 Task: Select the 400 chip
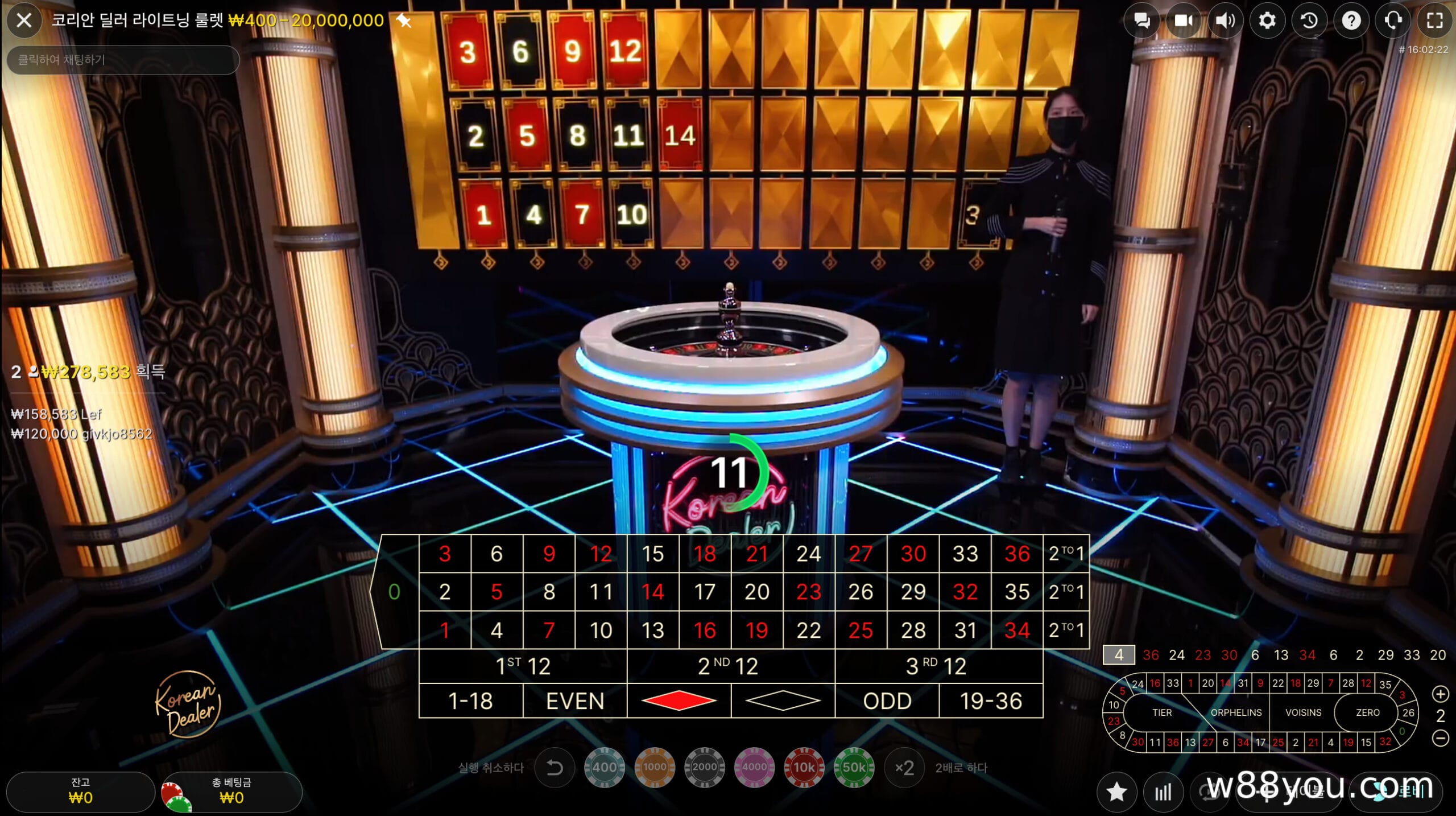pyautogui.click(x=604, y=768)
